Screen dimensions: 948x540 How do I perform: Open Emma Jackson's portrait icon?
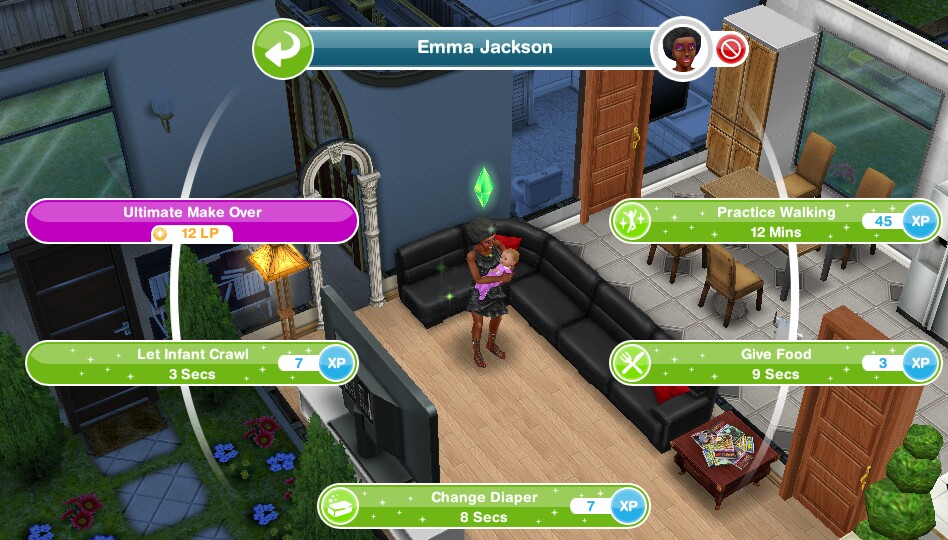tap(682, 47)
